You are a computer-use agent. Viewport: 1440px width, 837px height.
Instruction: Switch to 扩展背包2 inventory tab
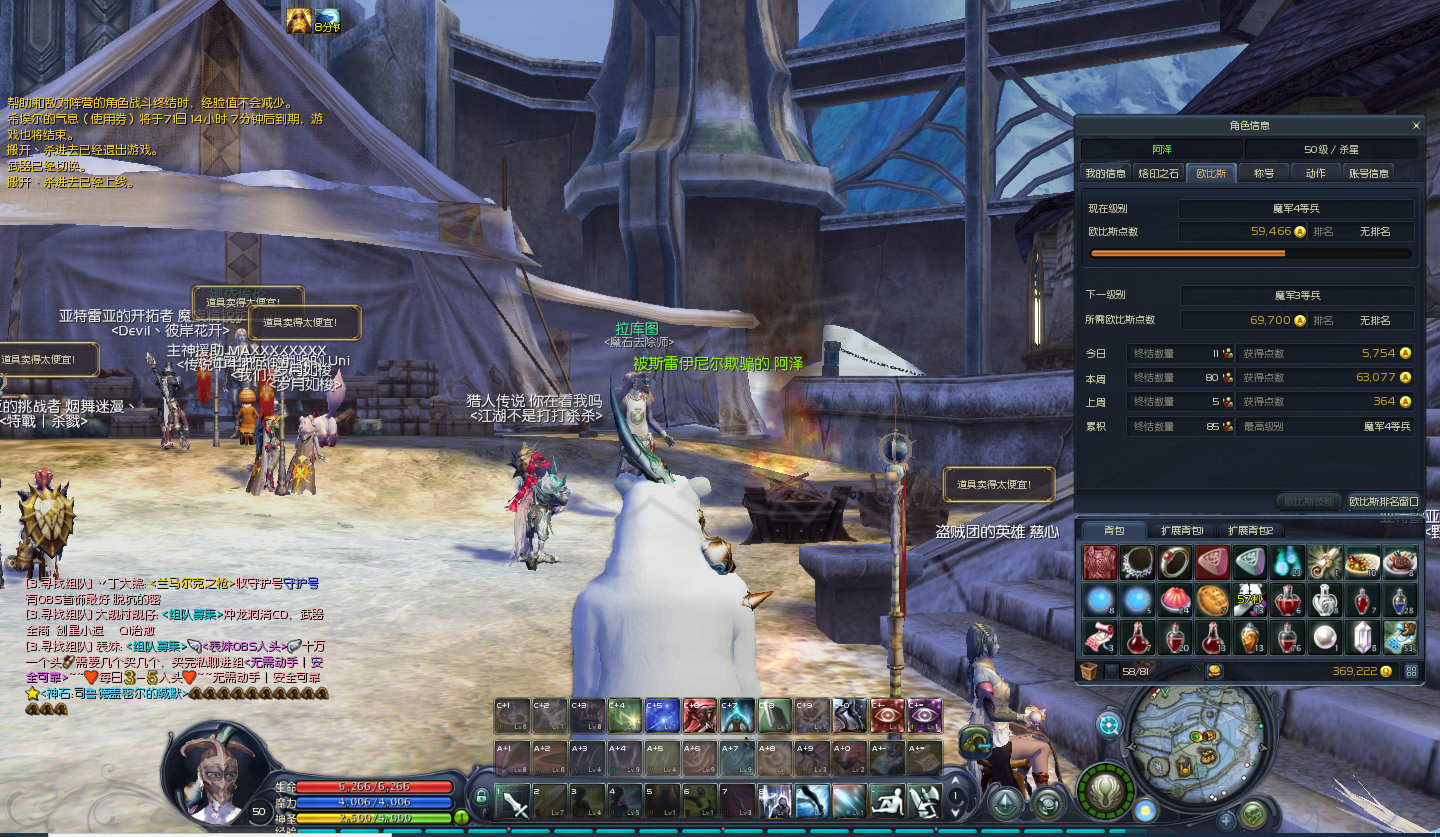(x=1250, y=530)
